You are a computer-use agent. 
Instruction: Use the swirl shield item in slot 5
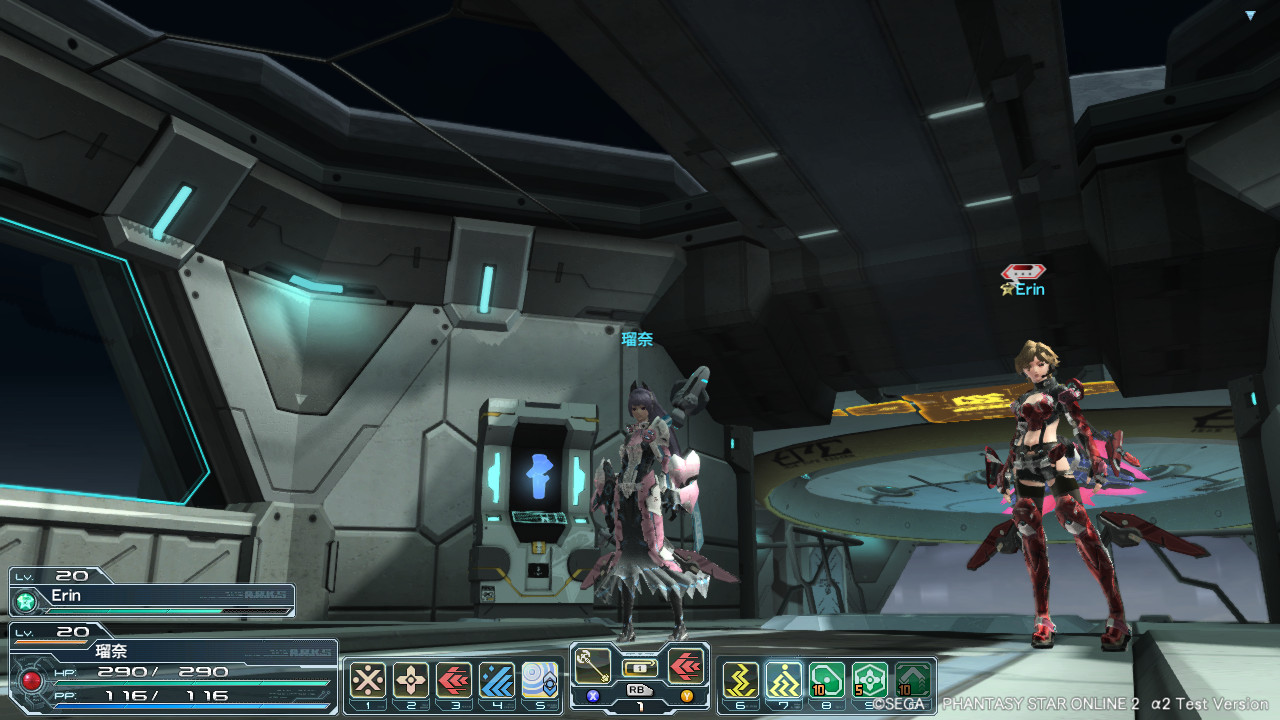[540, 680]
